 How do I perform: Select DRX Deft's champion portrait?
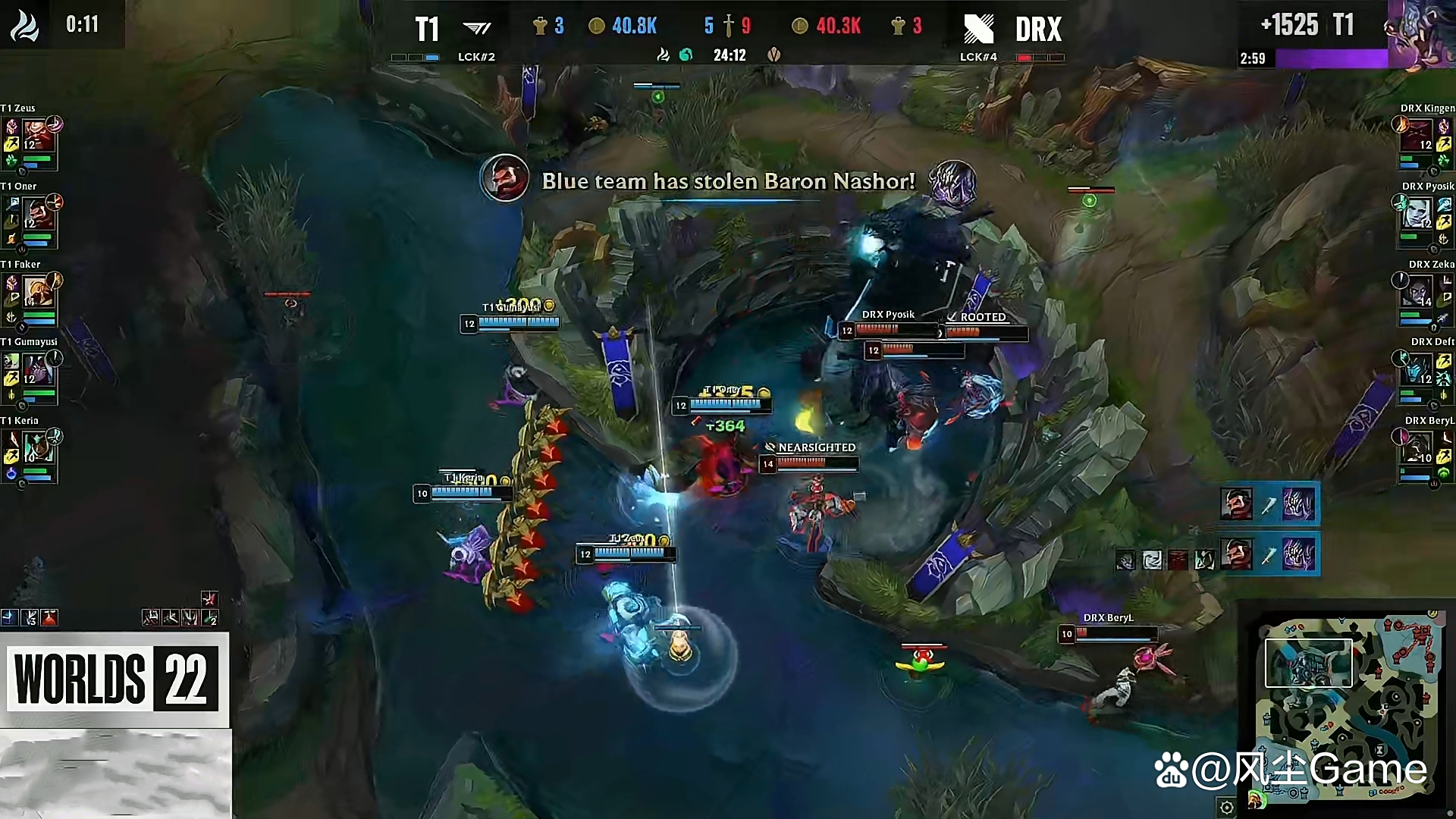pos(1417,370)
